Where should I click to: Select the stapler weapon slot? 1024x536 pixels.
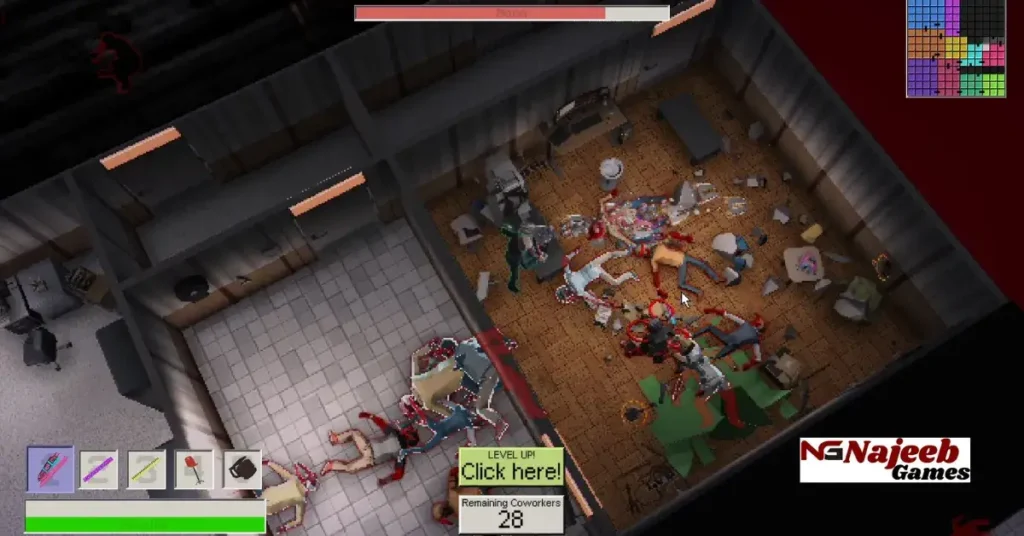point(50,469)
